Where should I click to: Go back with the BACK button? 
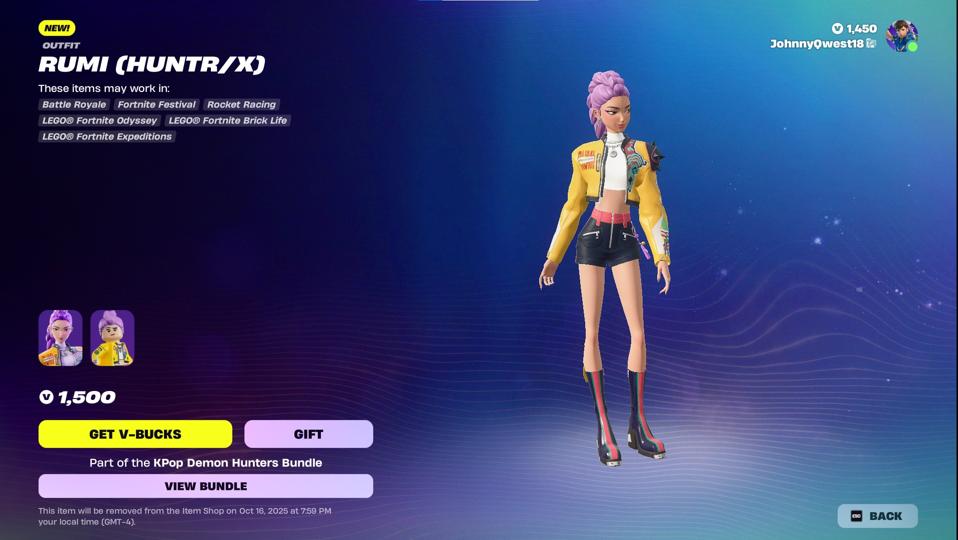(877, 516)
